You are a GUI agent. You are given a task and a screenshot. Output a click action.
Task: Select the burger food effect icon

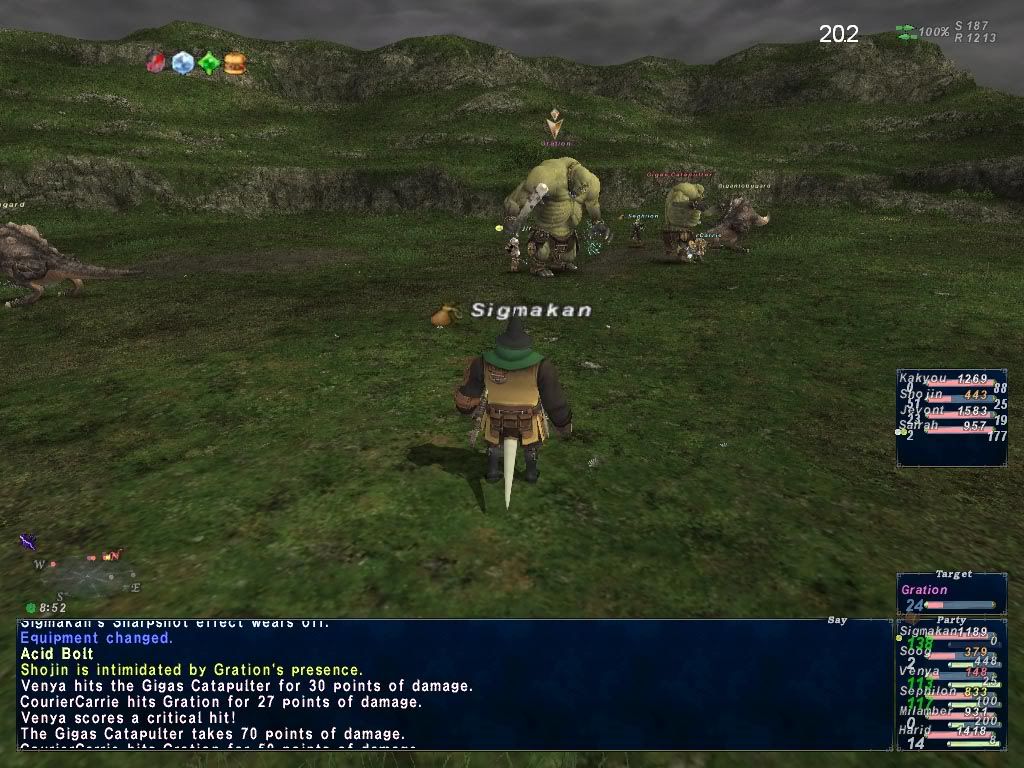235,64
